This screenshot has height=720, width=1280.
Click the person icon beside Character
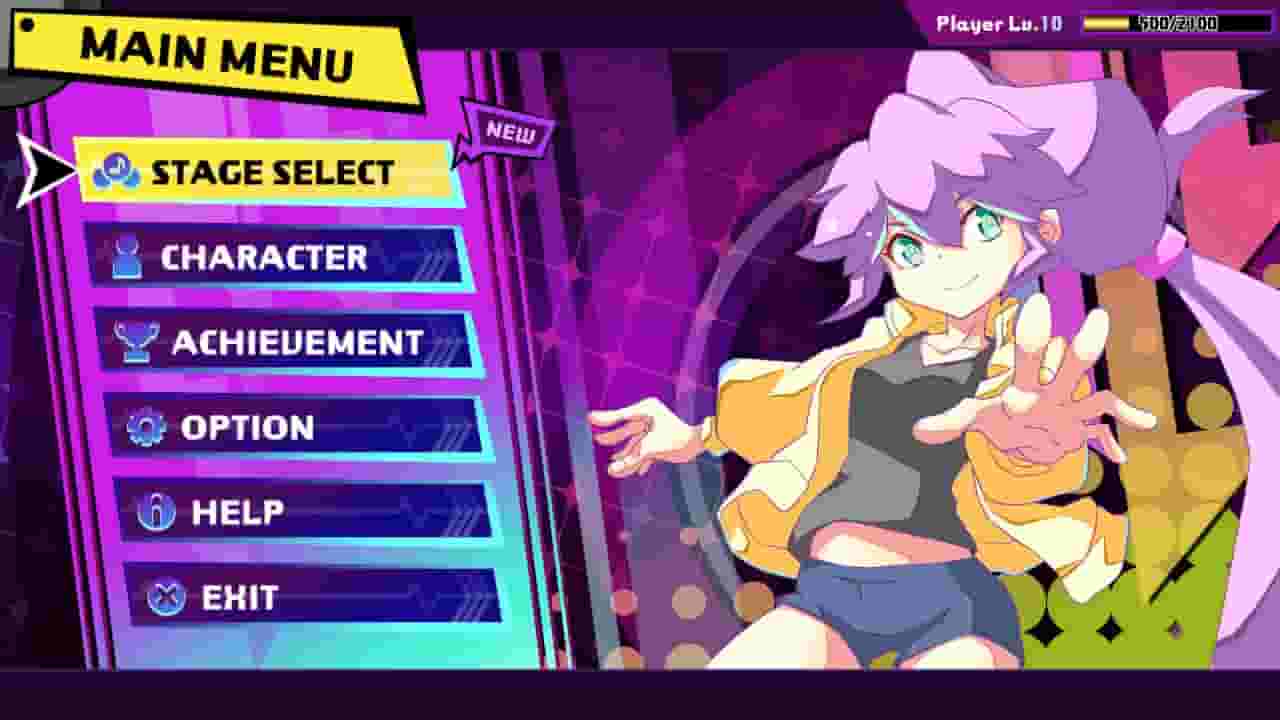(128, 257)
